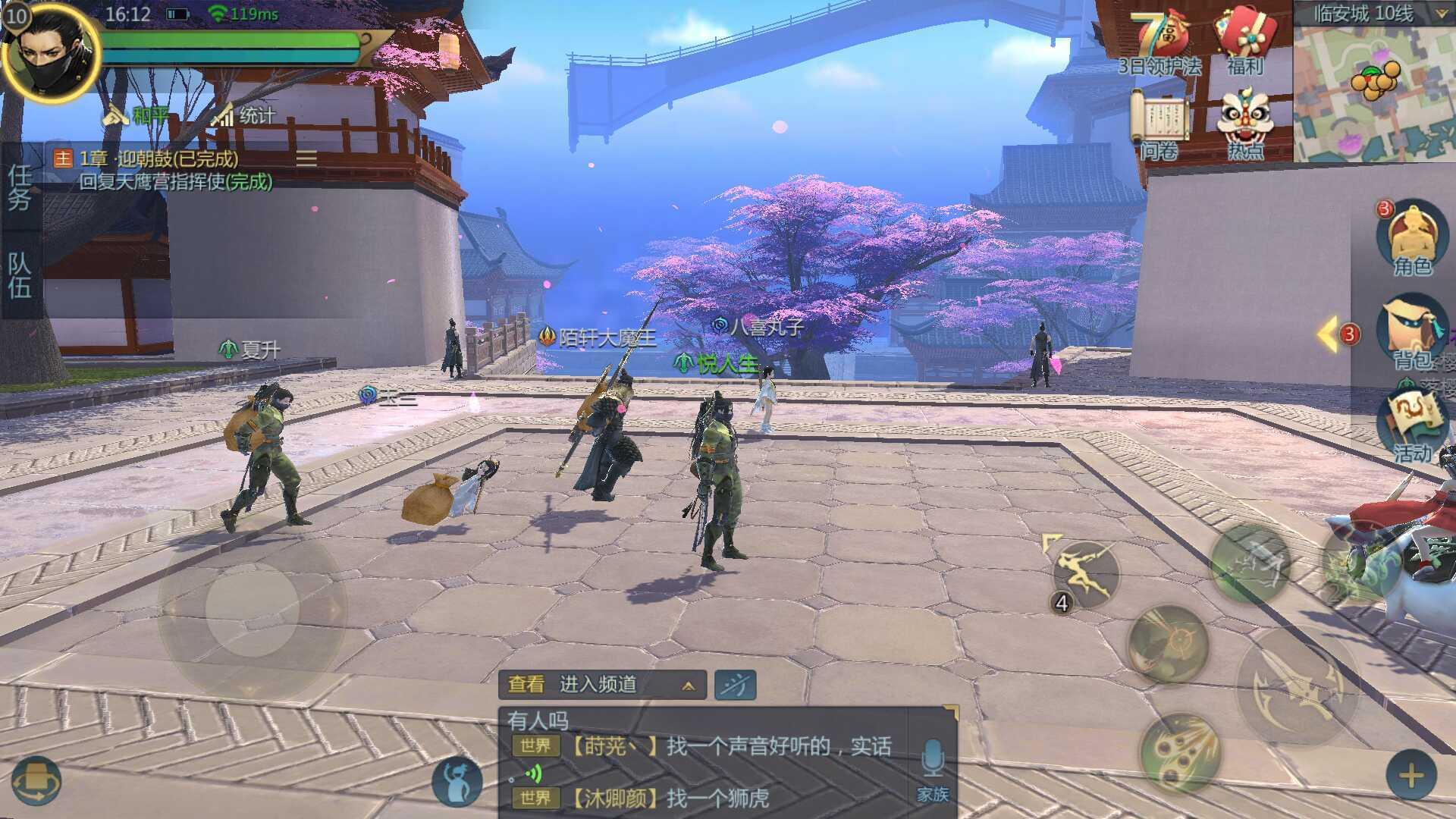This screenshot has width=1456, height=819.
Task: Open the 统计 statistics panel
Action: [244, 115]
